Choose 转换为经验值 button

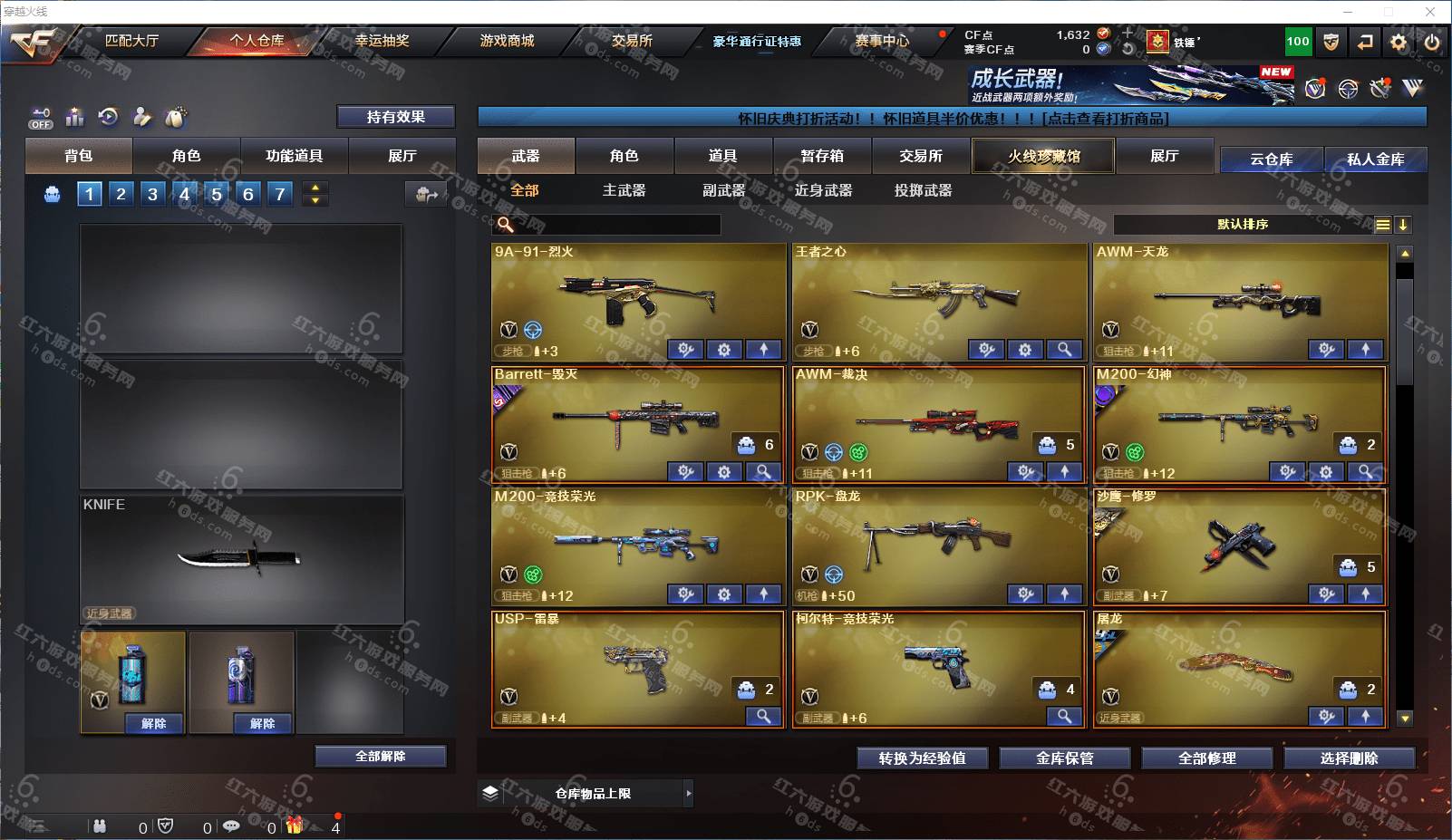pos(922,758)
